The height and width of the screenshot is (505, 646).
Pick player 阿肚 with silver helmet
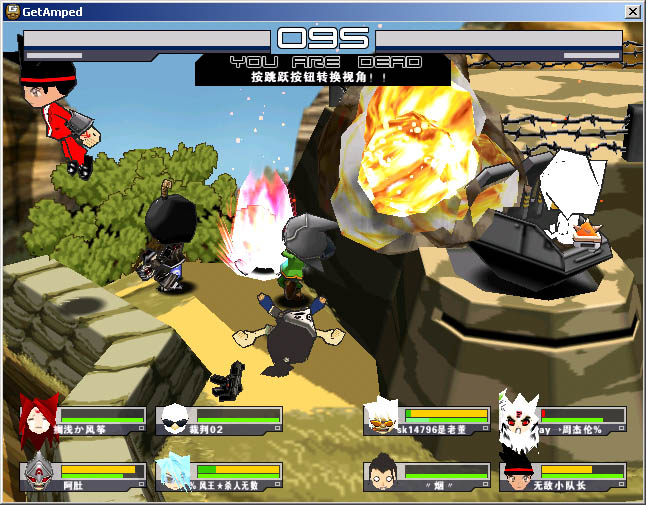pos(39,472)
